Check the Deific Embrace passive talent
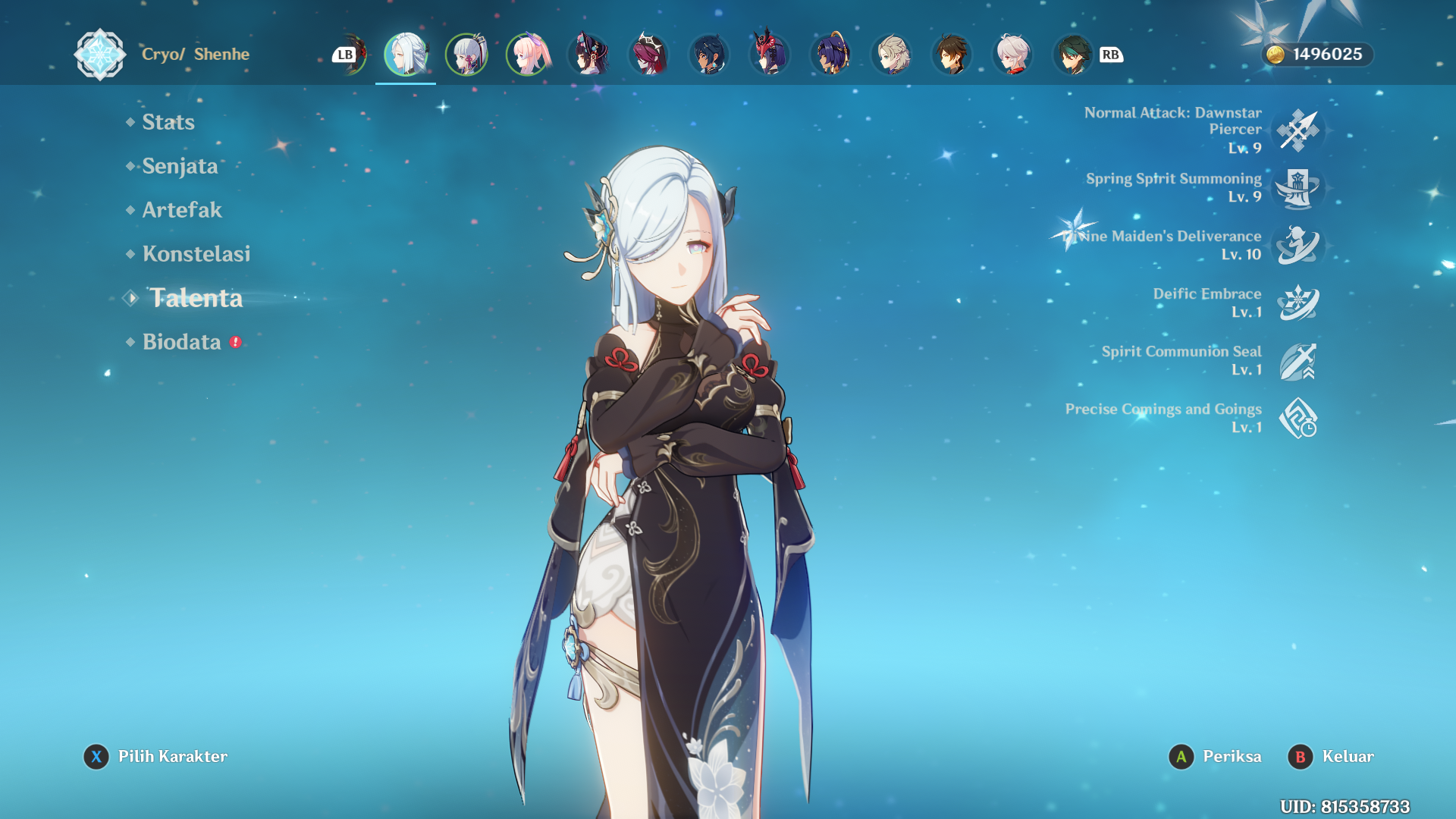The width and height of the screenshot is (1456, 819). tap(1298, 303)
